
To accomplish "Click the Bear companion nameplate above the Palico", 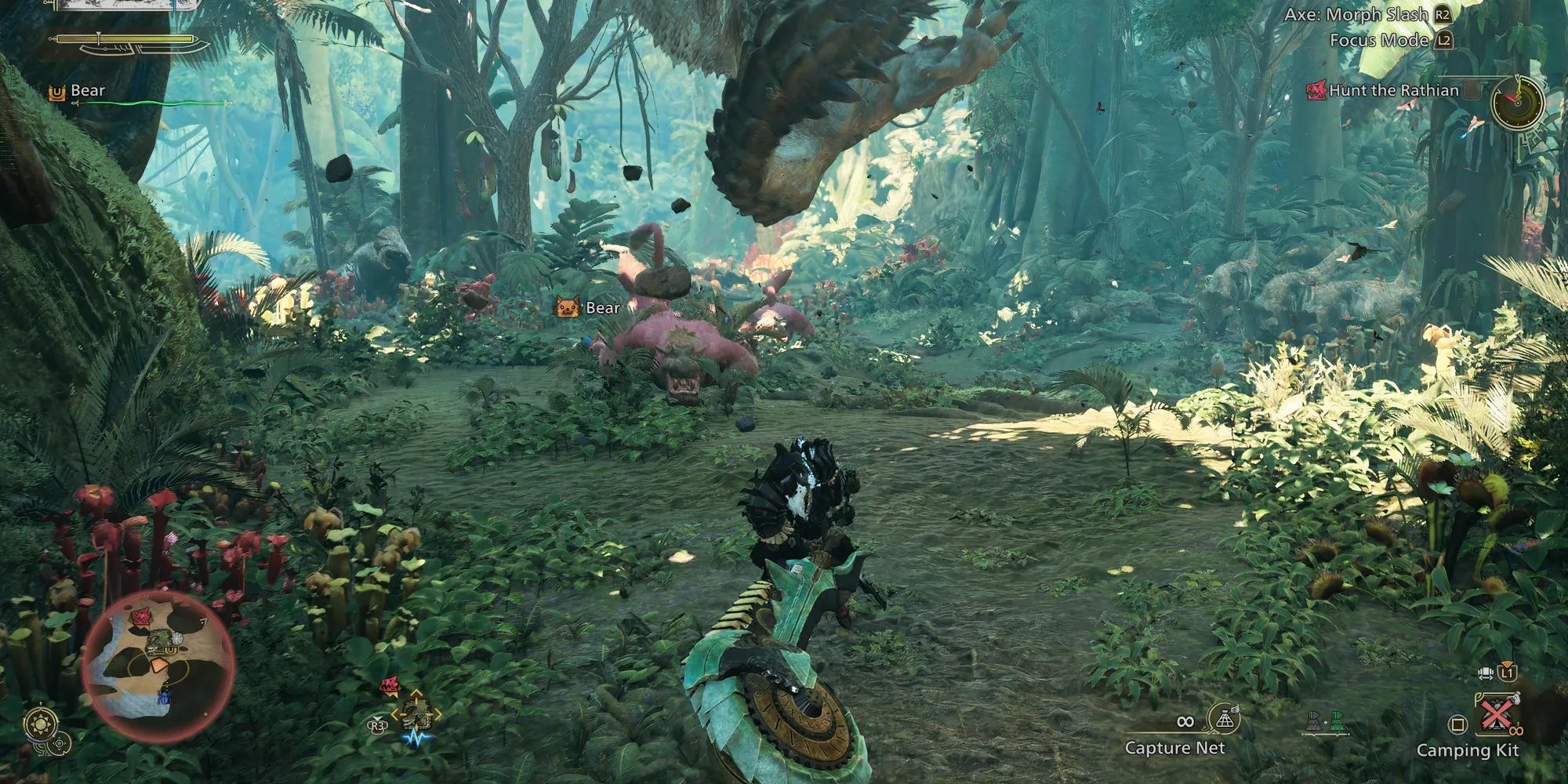I will pyautogui.click(x=602, y=308).
